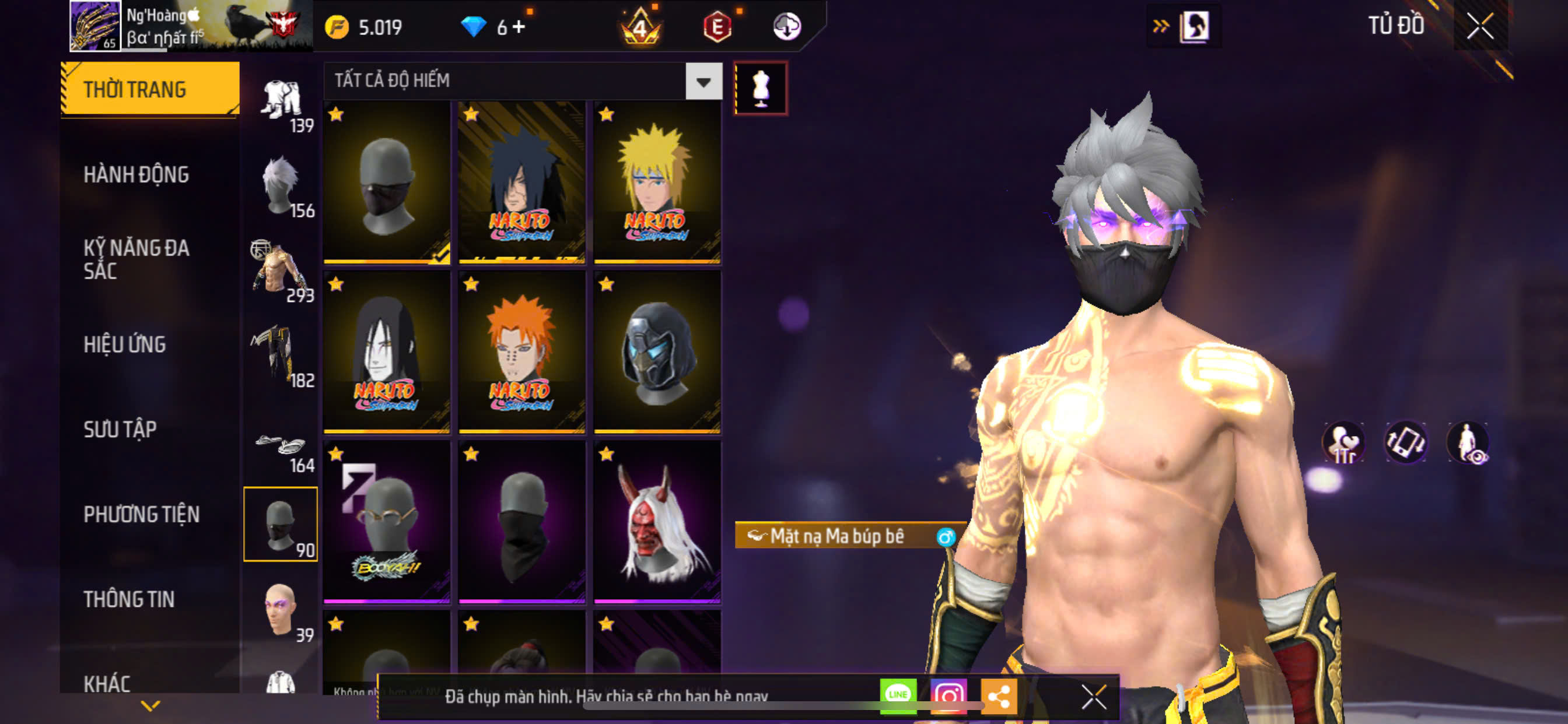Expand the TẤT CẢ ĐỘ HIẾM rarity dropdown
Viewport: 1568px width, 724px height.
pyautogui.click(x=703, y=81)
